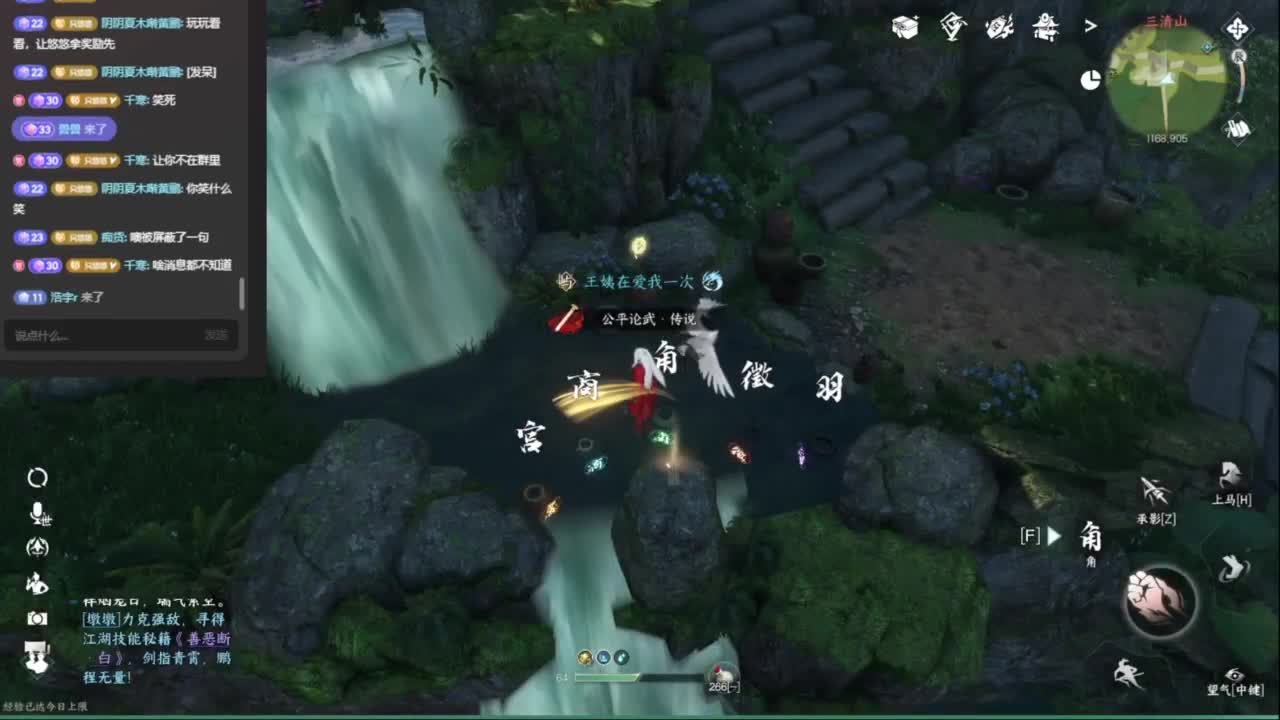The image size is (1280, 720).
Task: Open the gift box rewards icon on top toolbar
Action: [905, 26]
